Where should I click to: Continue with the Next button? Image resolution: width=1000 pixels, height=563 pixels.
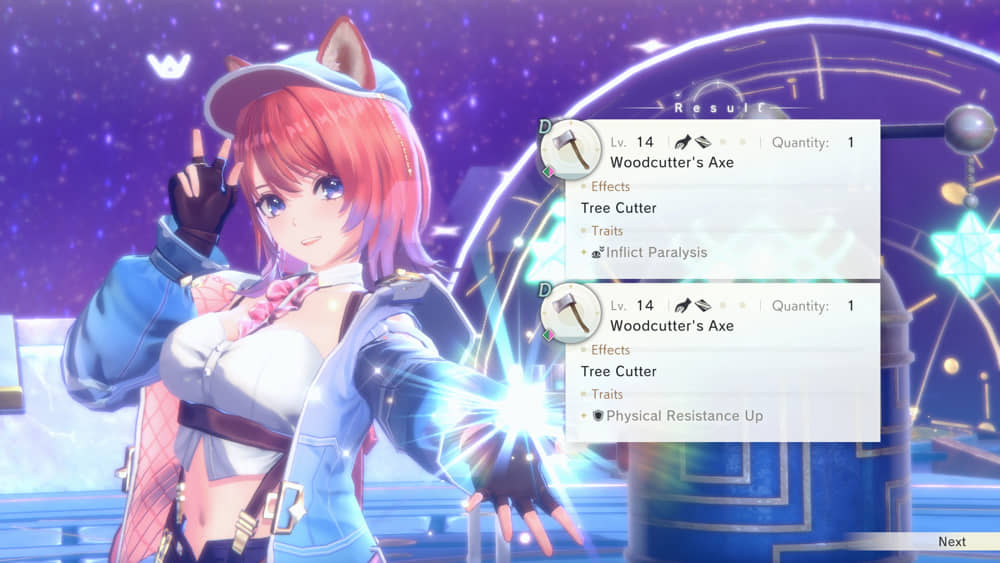pos(951,541)
